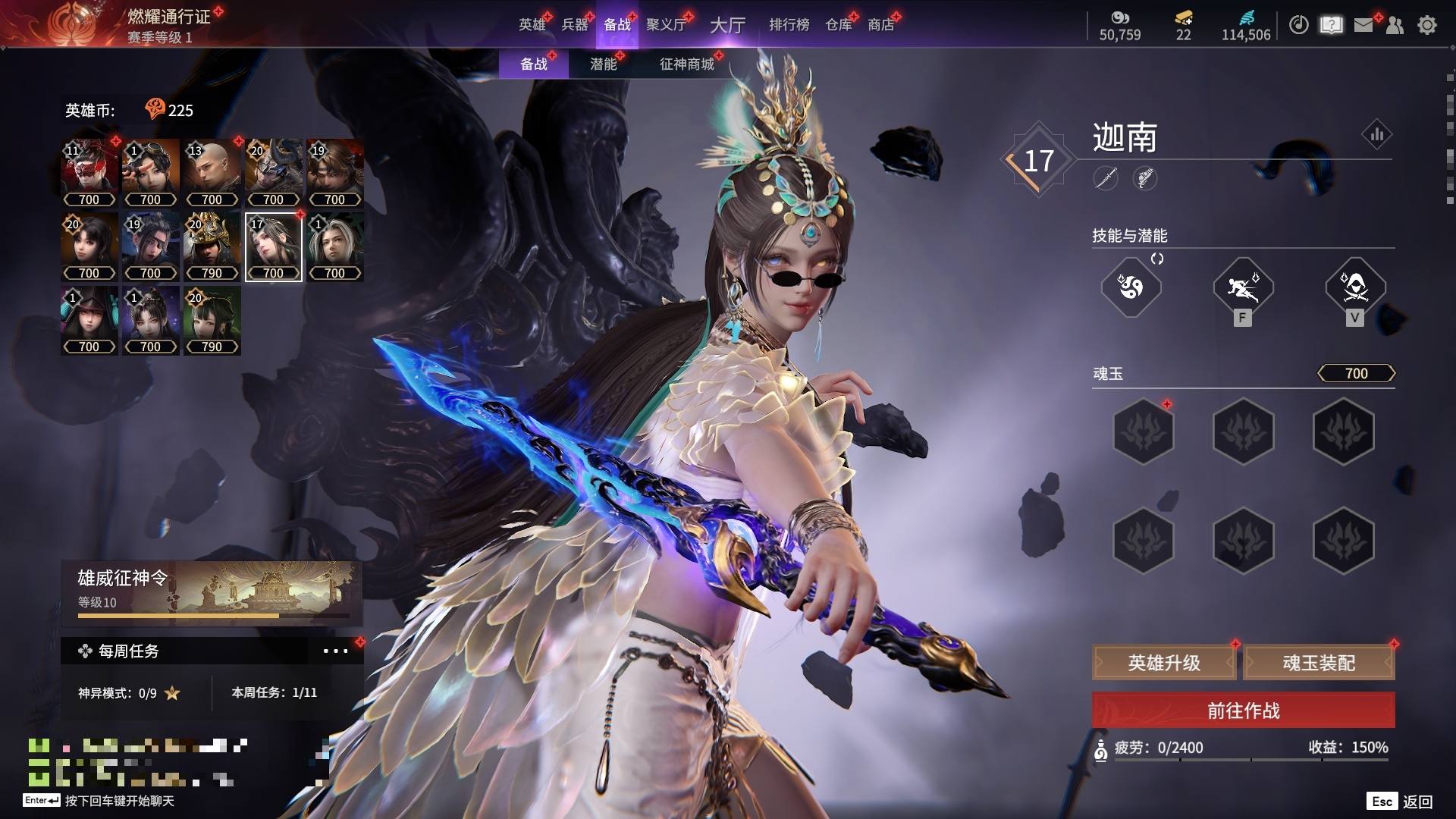Go to 聚义厅 menu
This screenshot has width=1456, height=819.
[x=666, y=25]
